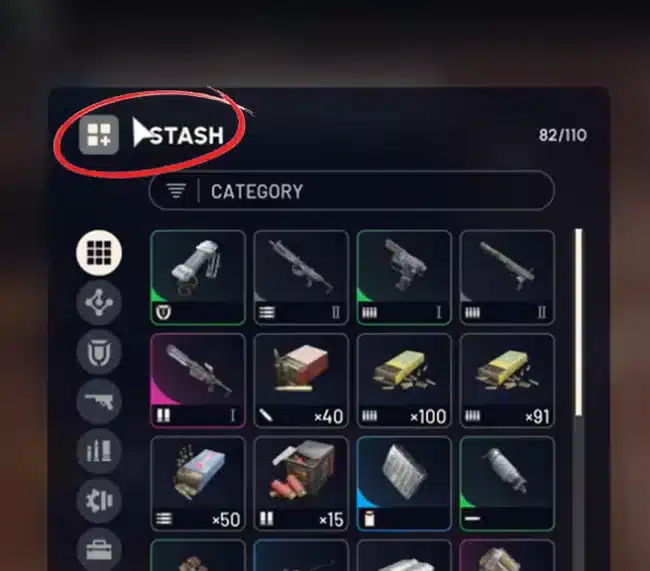Image resolution: width=650 pixels, height=571 pixels.
Task: Click the stash scrollbar
Action: tap(576, 320)
